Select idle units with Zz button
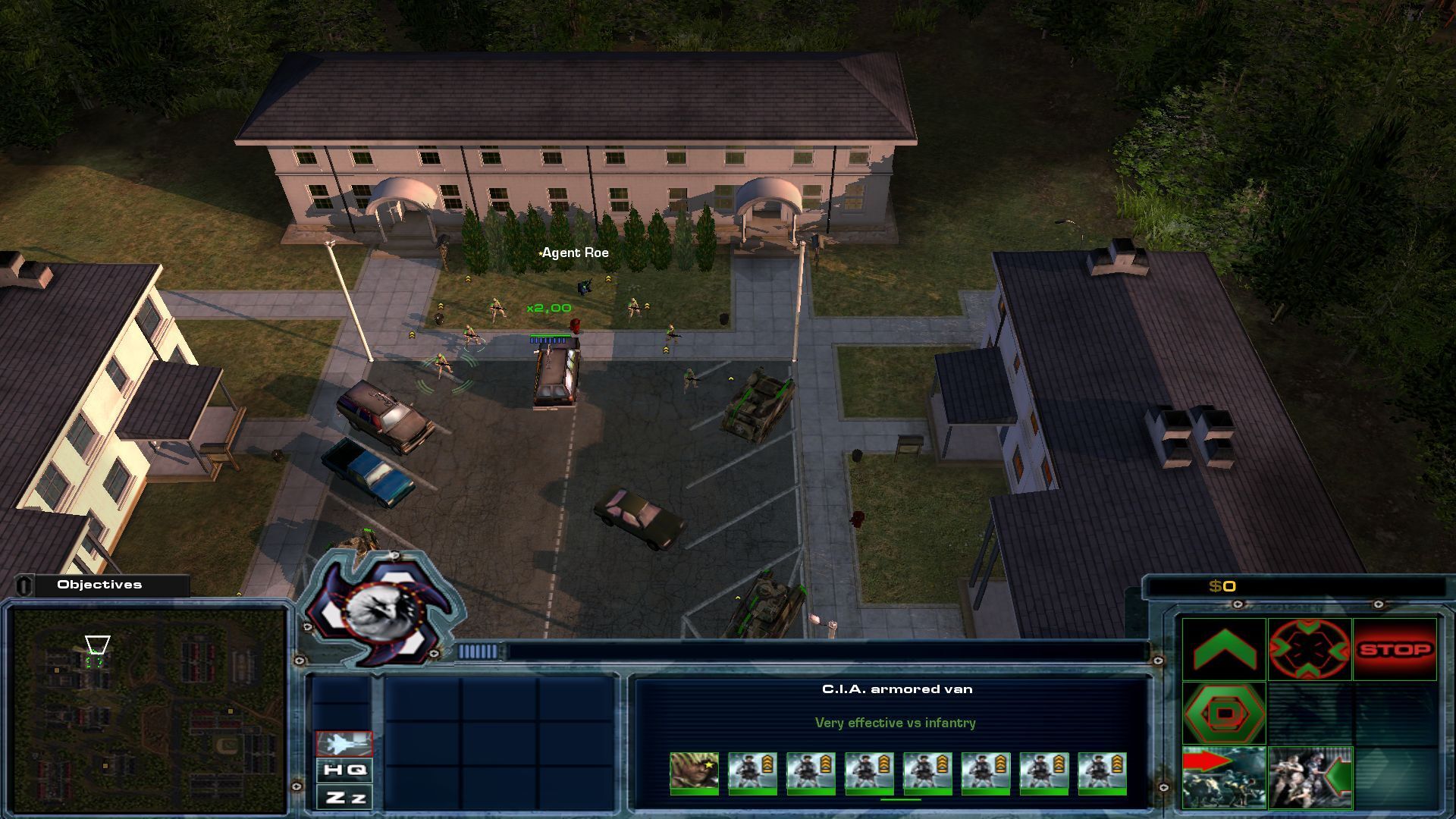 [x=344, y=797]
